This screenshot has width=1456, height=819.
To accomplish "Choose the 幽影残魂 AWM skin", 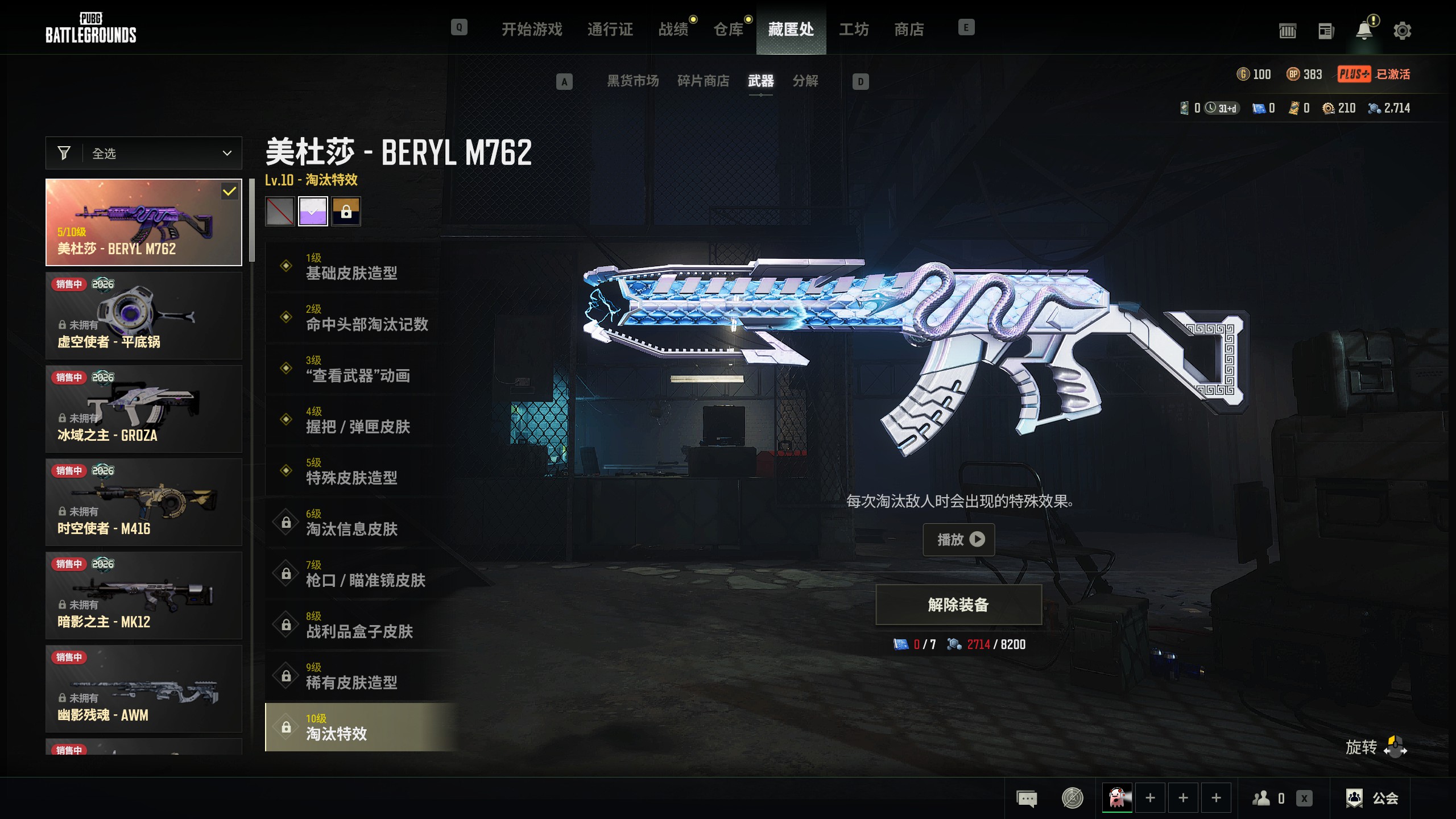I will click(144, 689).
